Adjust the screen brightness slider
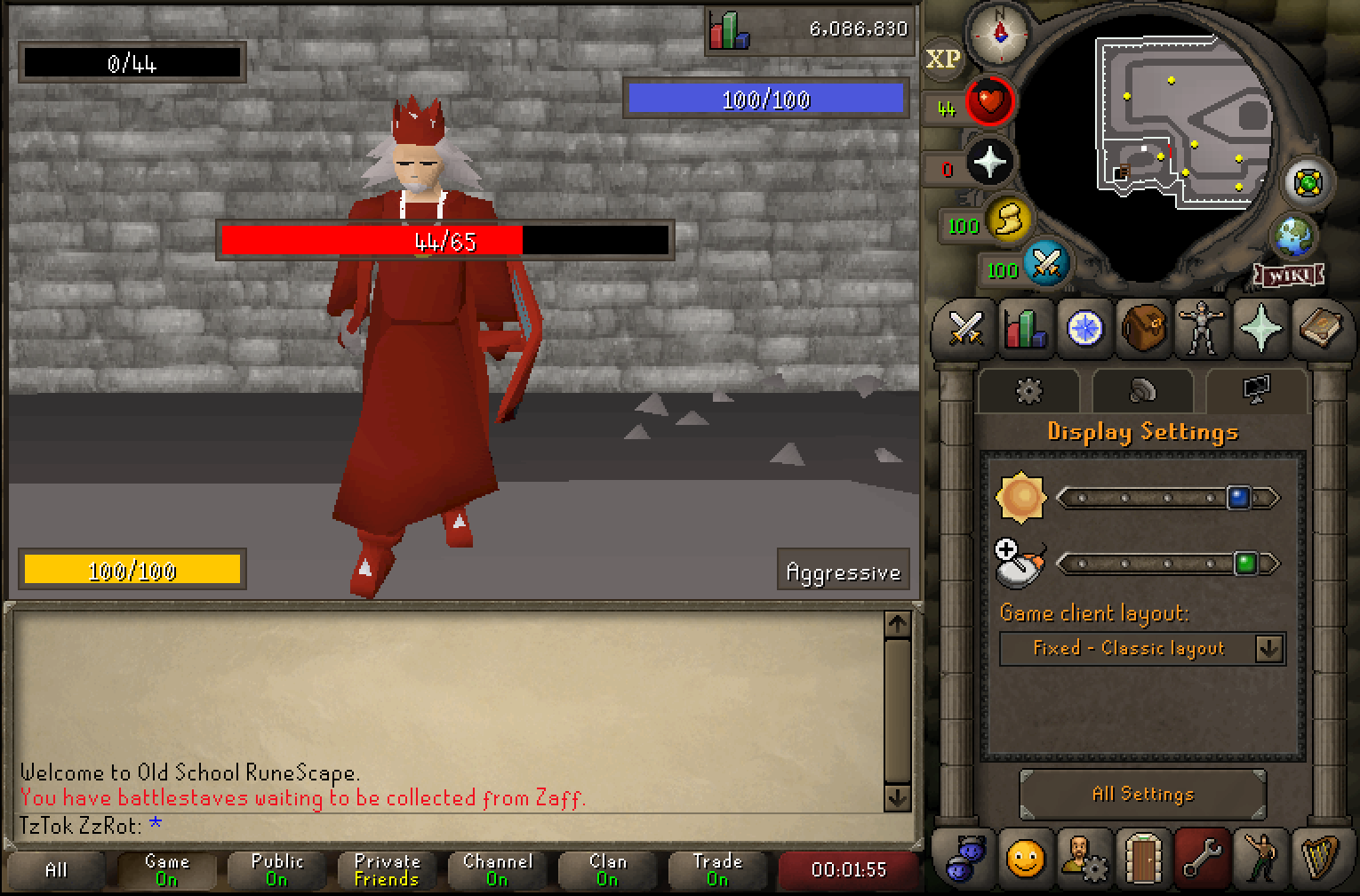This screenshot has width=1360, height=896. (1239, 497)
